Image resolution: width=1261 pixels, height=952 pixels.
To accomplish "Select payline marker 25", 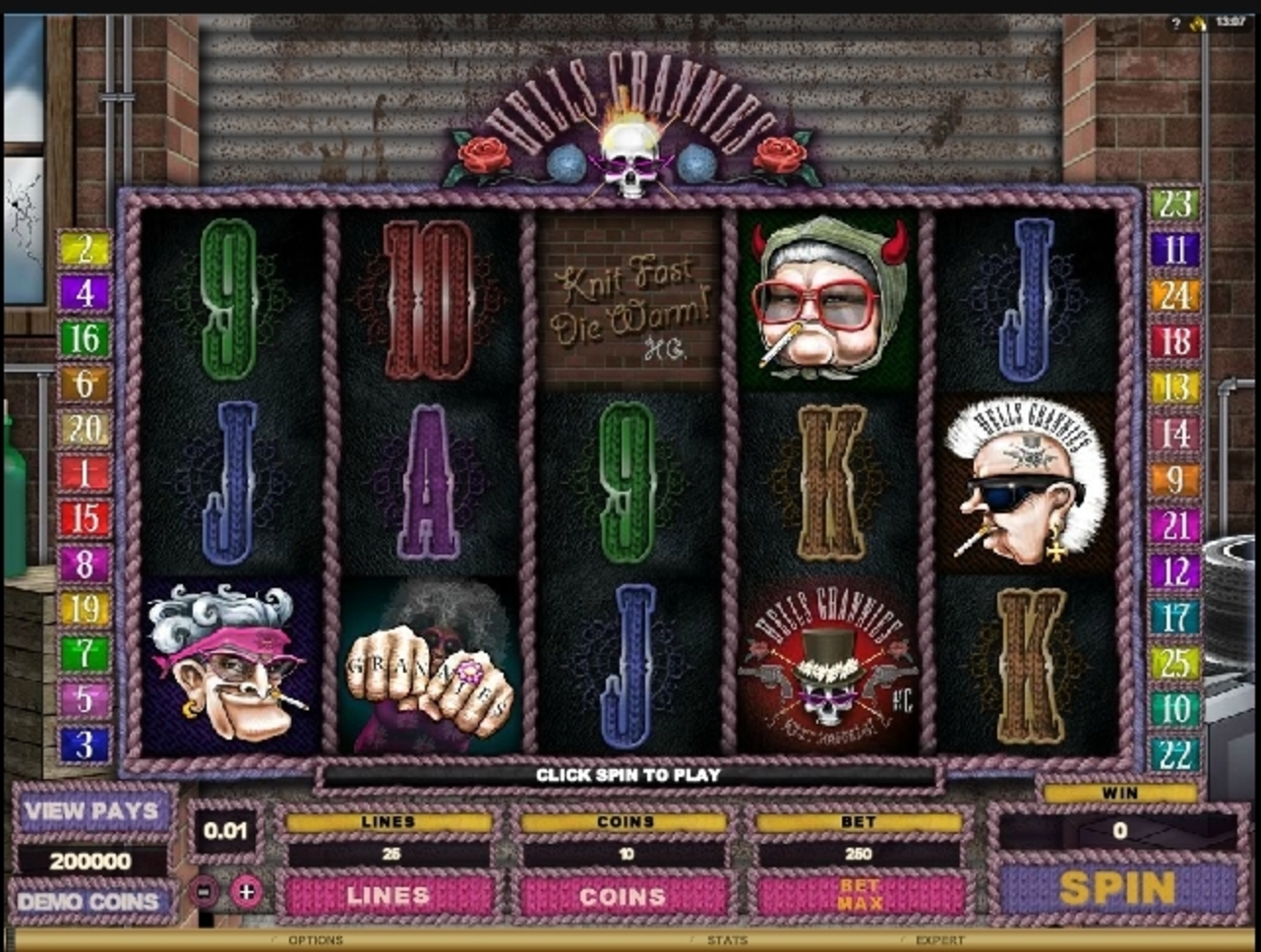I will 1174,663.
